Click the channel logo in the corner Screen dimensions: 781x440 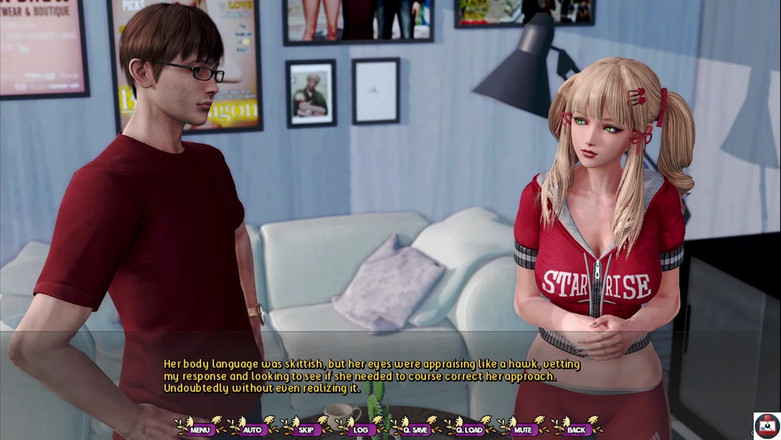pos(766,424)
